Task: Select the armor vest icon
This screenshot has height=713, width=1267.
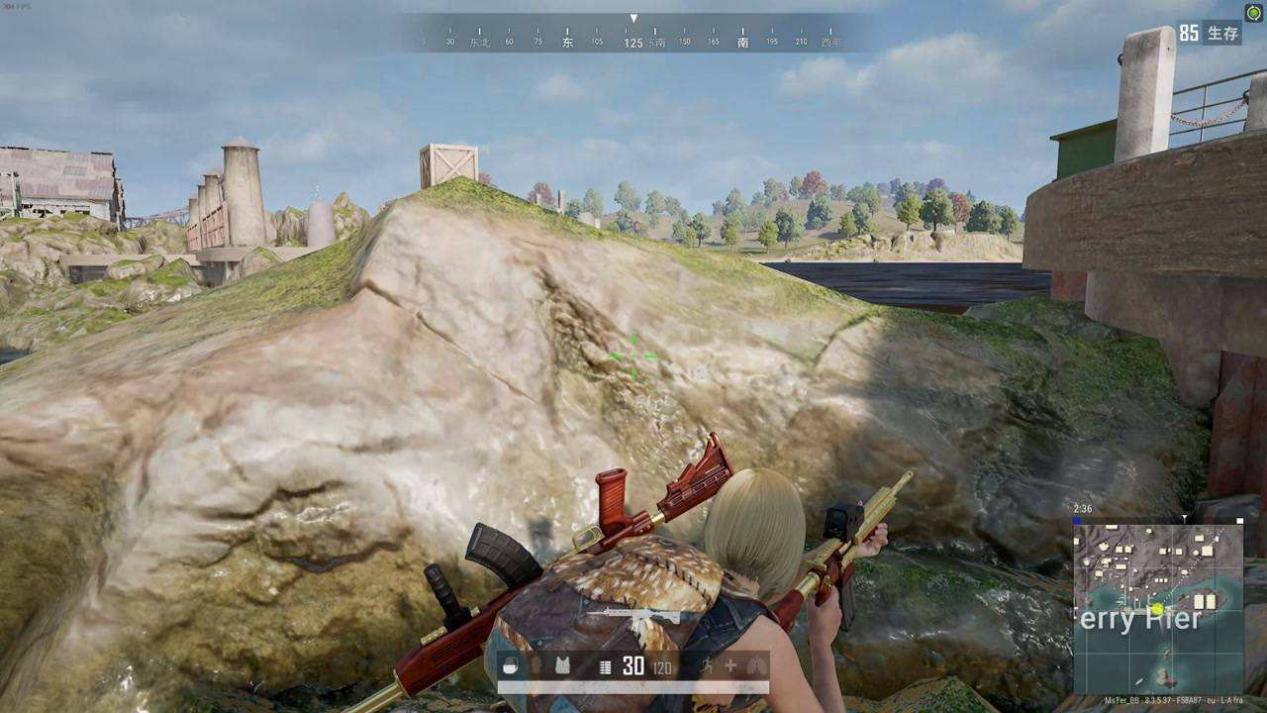Action: (x=562, y=666)
